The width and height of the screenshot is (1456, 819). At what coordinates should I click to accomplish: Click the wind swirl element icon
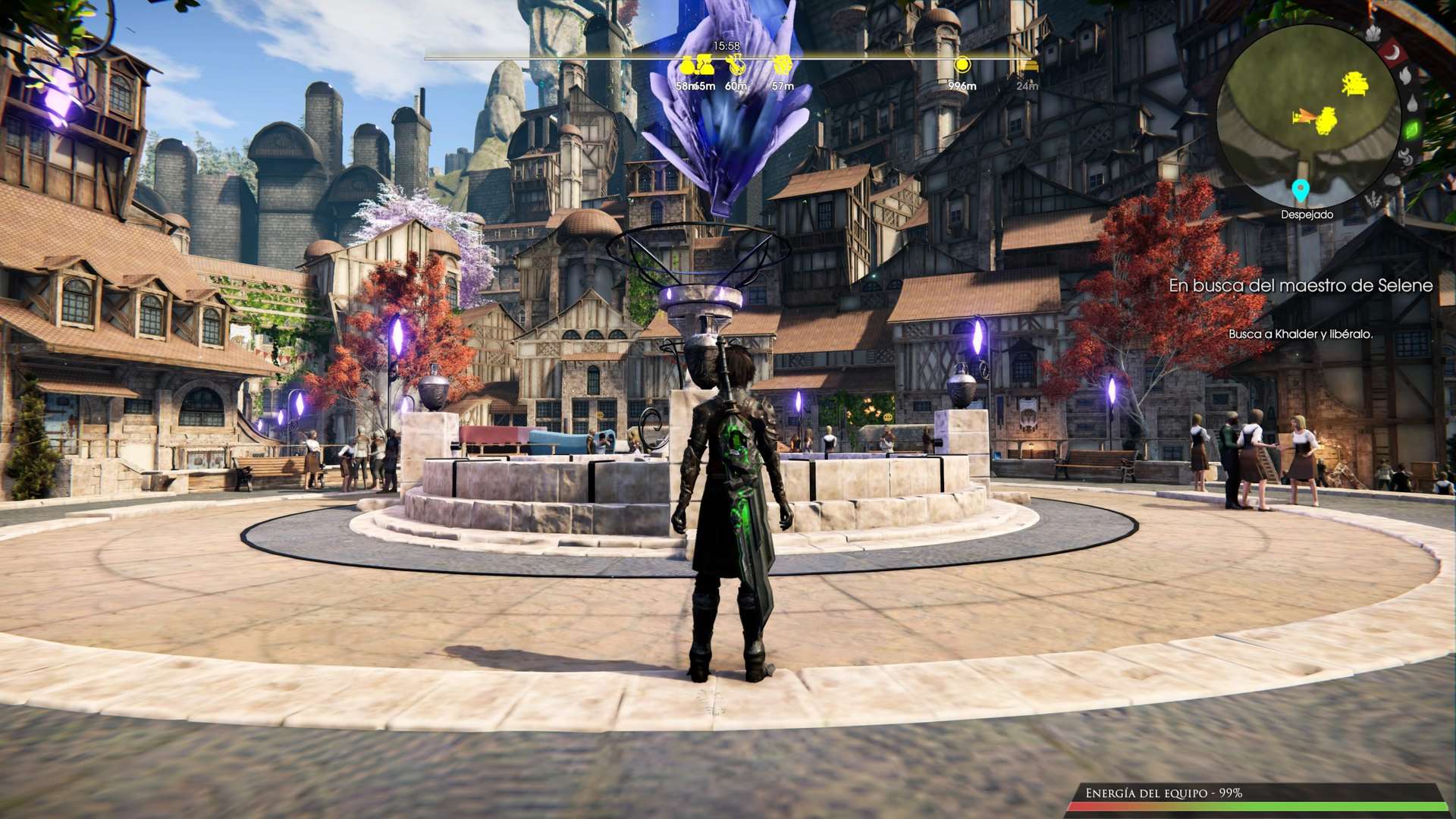[x=1405, y=156]
